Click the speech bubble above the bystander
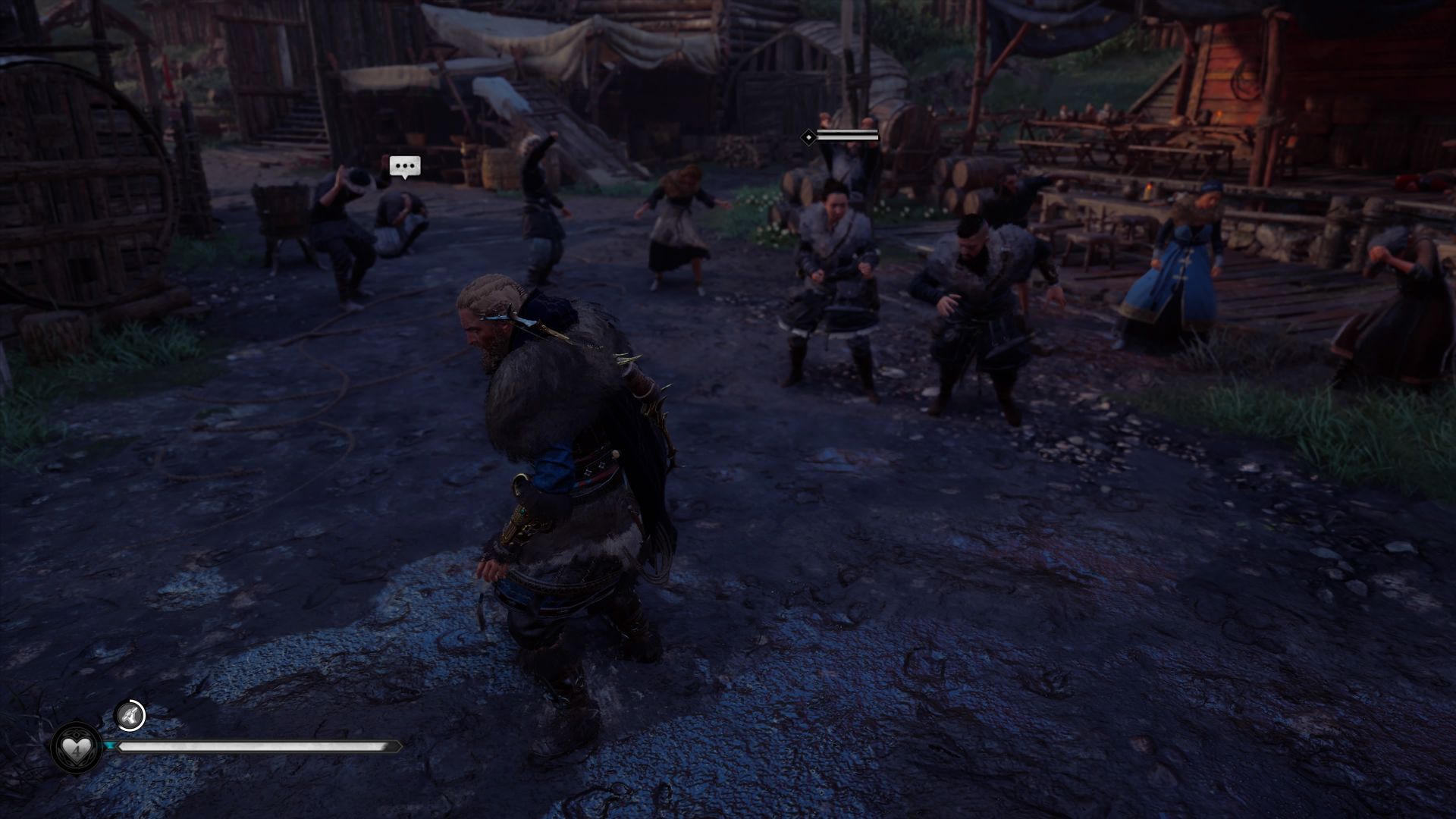Screen dimensions: 1456x819 pyautogui.click(x=403, y=166)
